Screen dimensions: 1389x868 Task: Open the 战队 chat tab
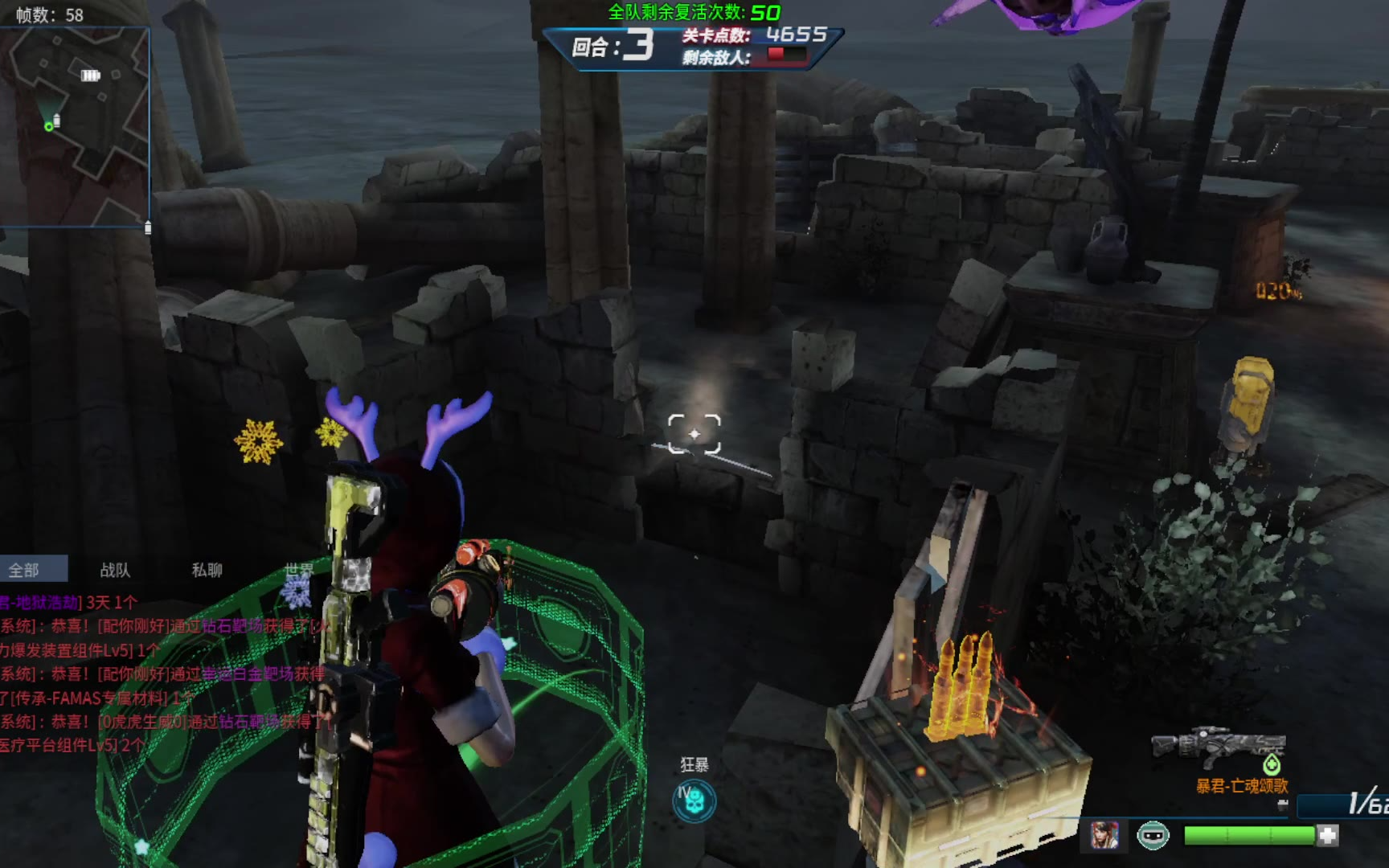coord(115,570)
